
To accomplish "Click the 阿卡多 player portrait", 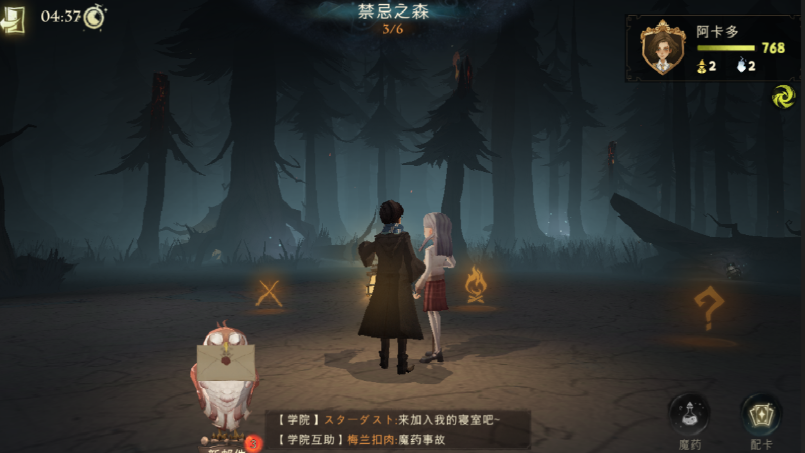I will pos(662,48).
